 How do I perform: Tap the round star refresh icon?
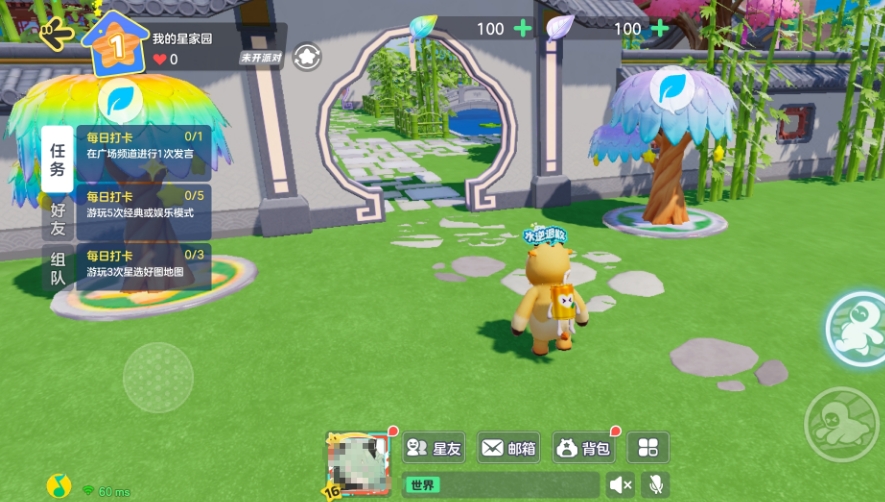point(307,56)
